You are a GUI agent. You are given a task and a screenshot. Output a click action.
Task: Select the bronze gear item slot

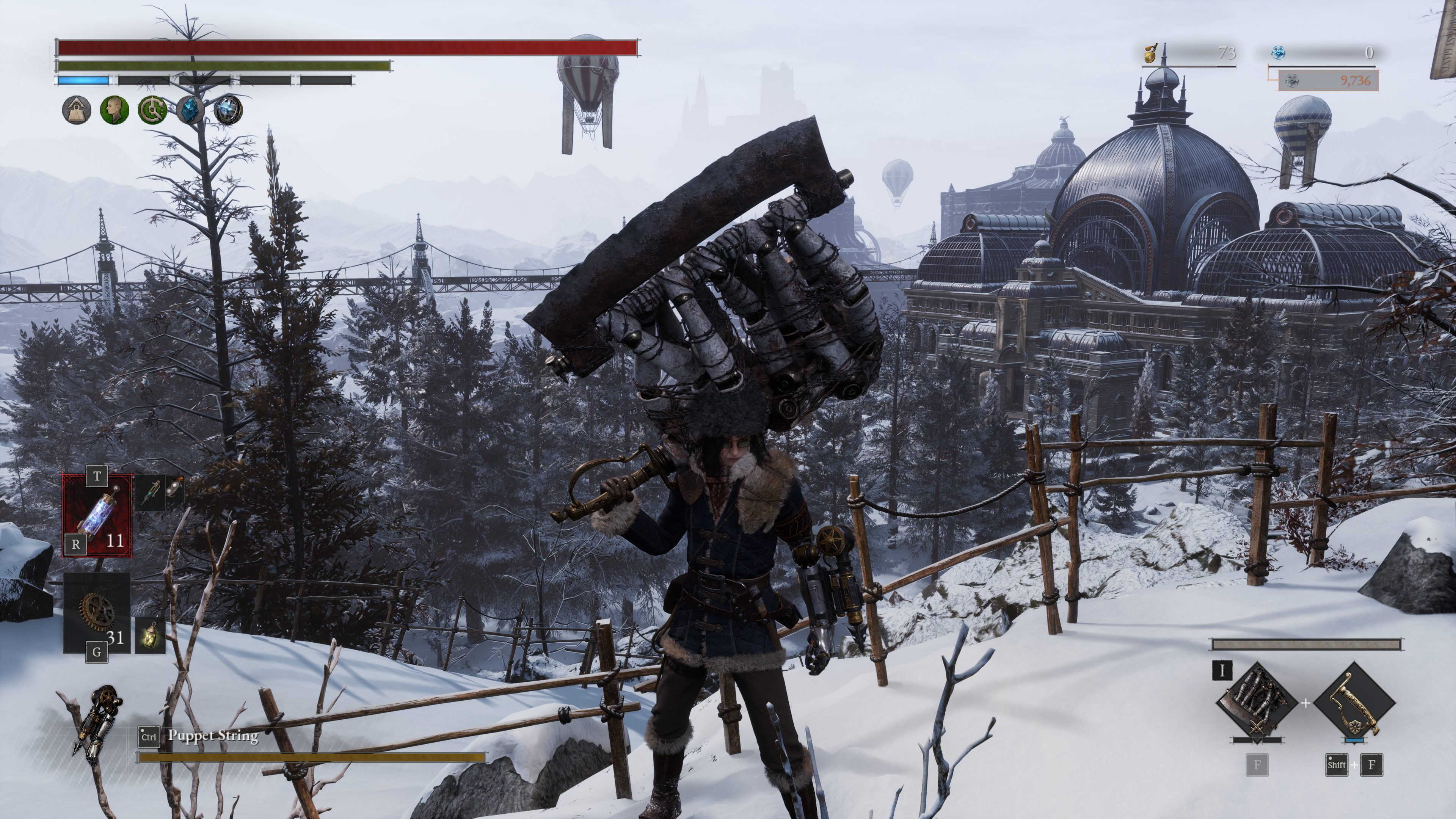click(97, 612)
